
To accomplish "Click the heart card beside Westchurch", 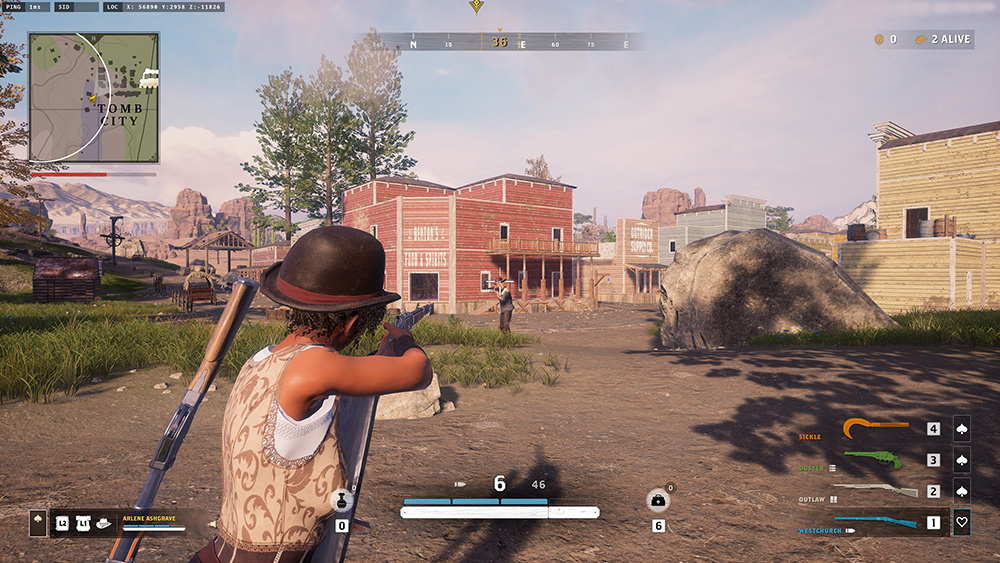I will pos(962,522).
